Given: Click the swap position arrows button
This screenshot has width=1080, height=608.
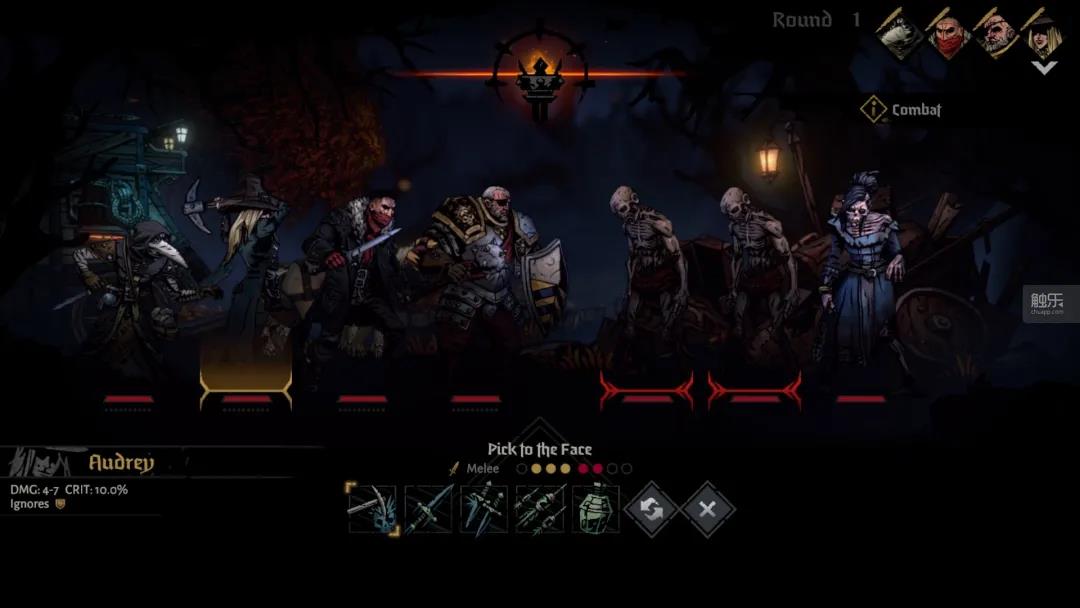Looking at the screenshot, I should pyautogui.click(x=651, y=510).
